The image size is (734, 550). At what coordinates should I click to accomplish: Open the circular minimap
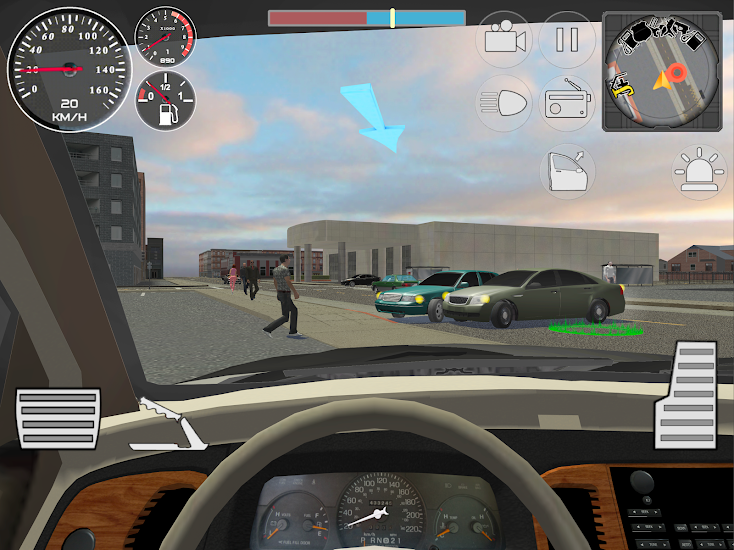click(661, 71)
